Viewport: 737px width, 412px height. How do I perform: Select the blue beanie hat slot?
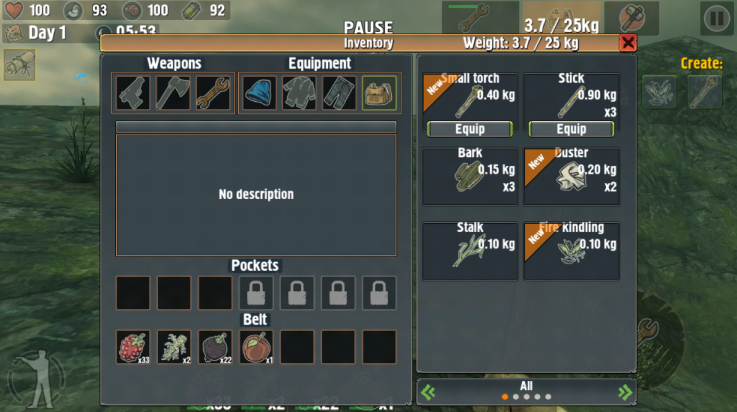click(260, 93)
